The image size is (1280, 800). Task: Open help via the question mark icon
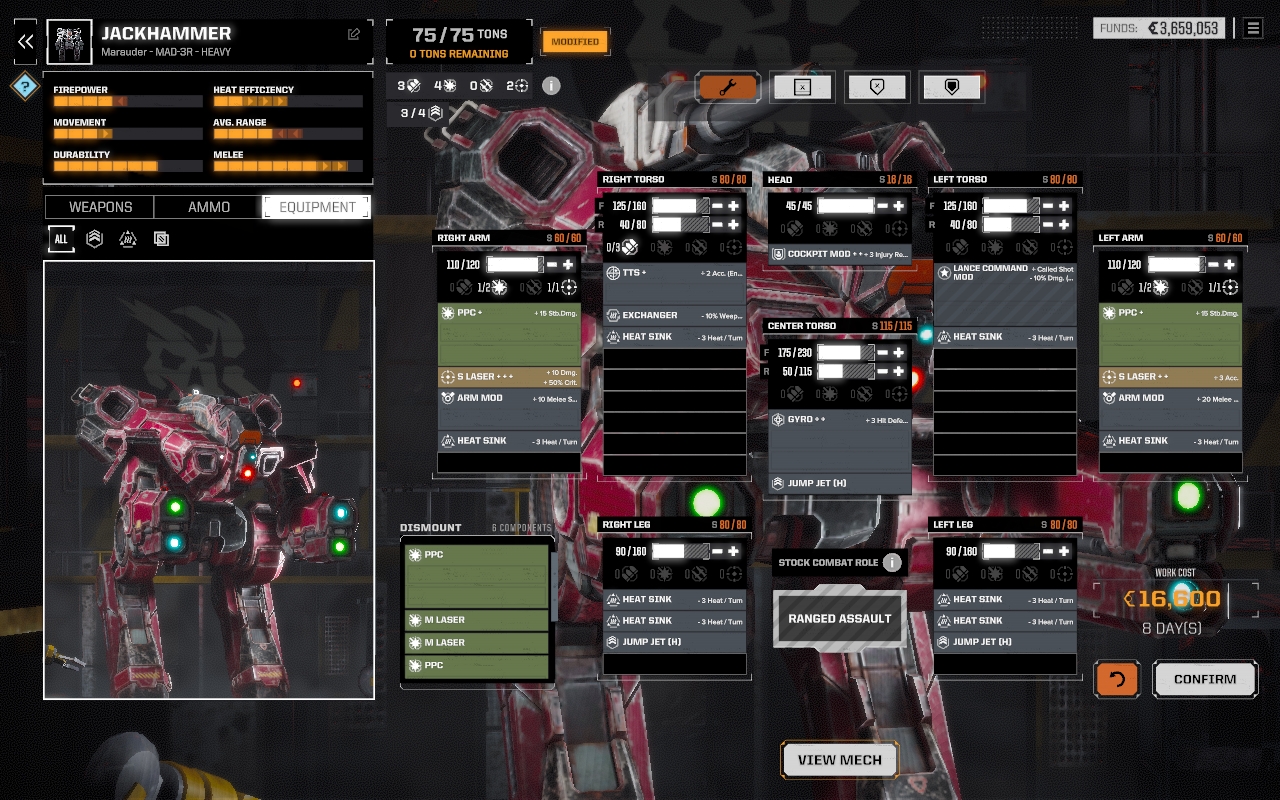(x=25, y=86)
